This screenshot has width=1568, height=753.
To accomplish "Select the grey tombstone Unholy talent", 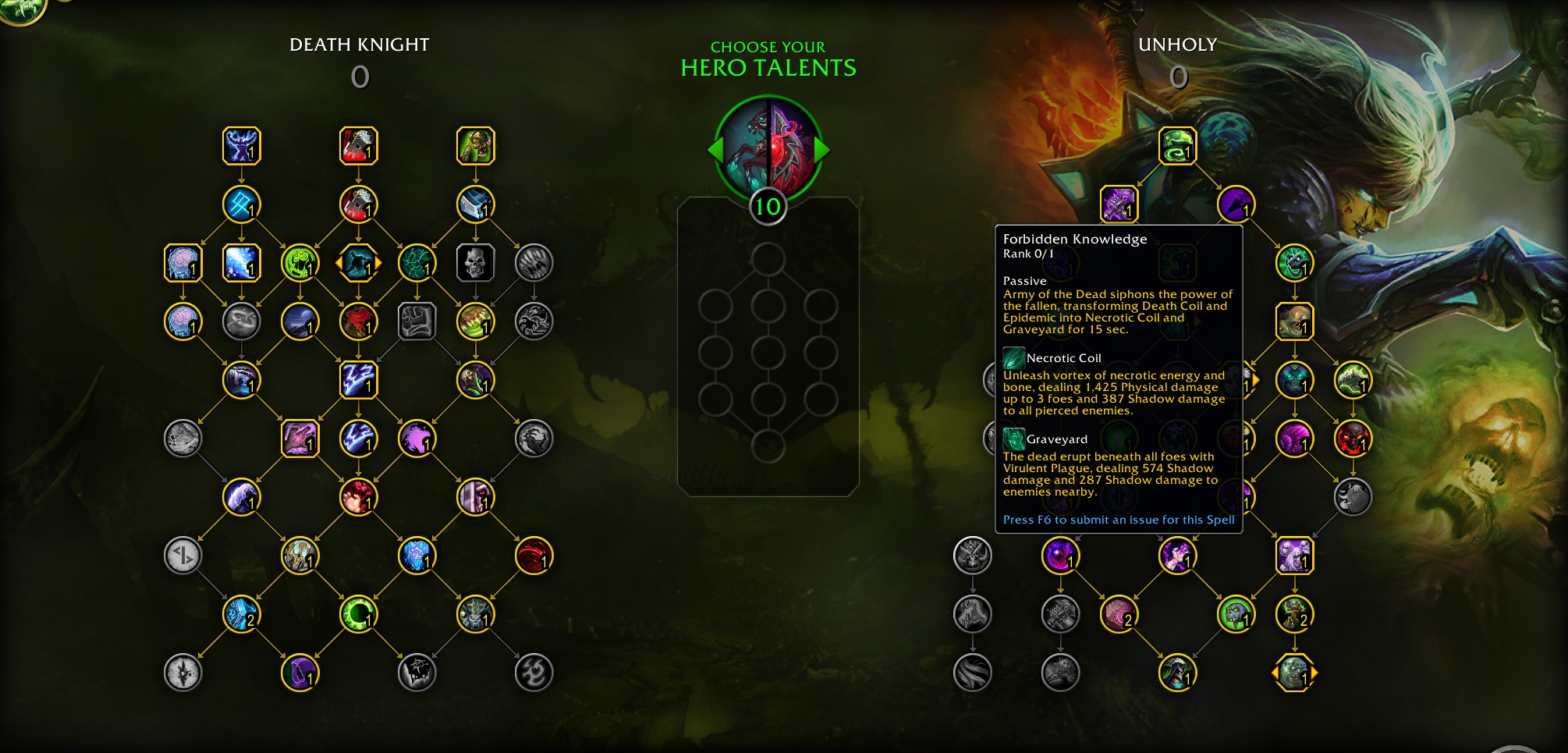I will (x=1353, y=497).
